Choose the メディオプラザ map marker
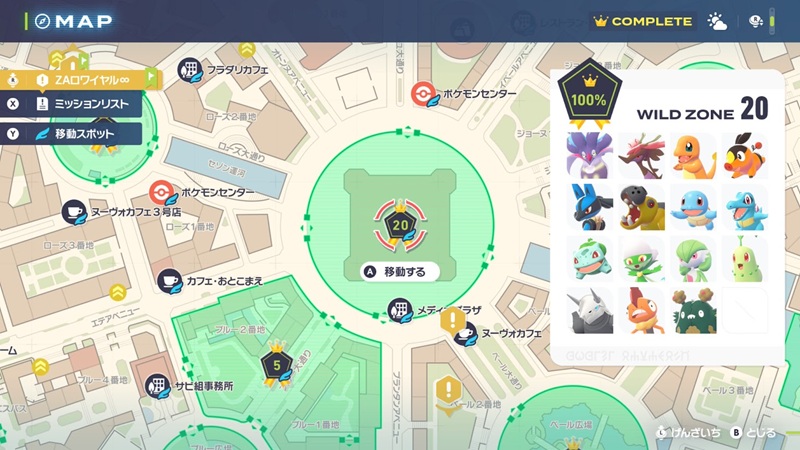Viewport: 800px width, 450px height. point(400,309)
